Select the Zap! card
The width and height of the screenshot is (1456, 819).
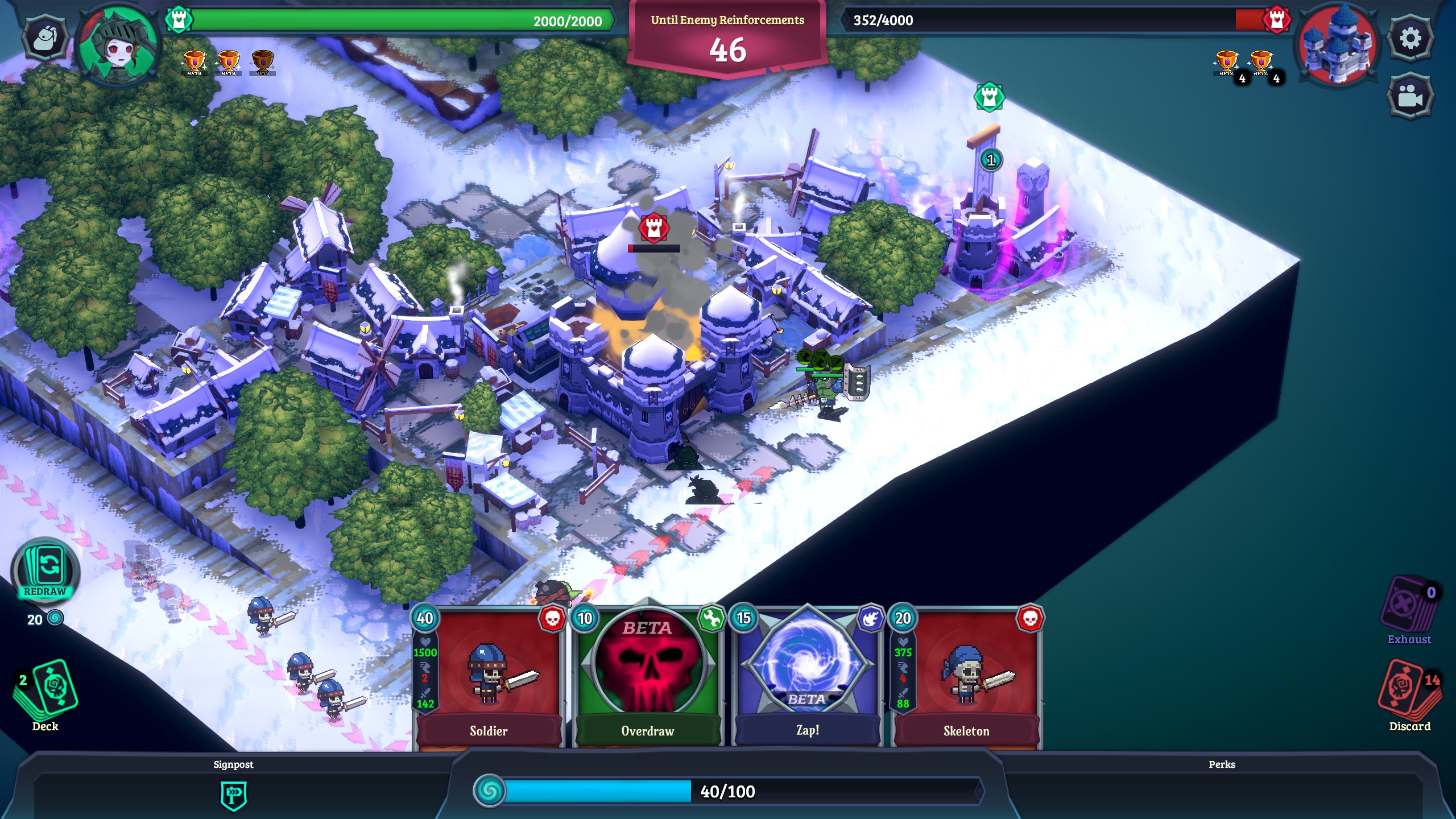[808, 677]
